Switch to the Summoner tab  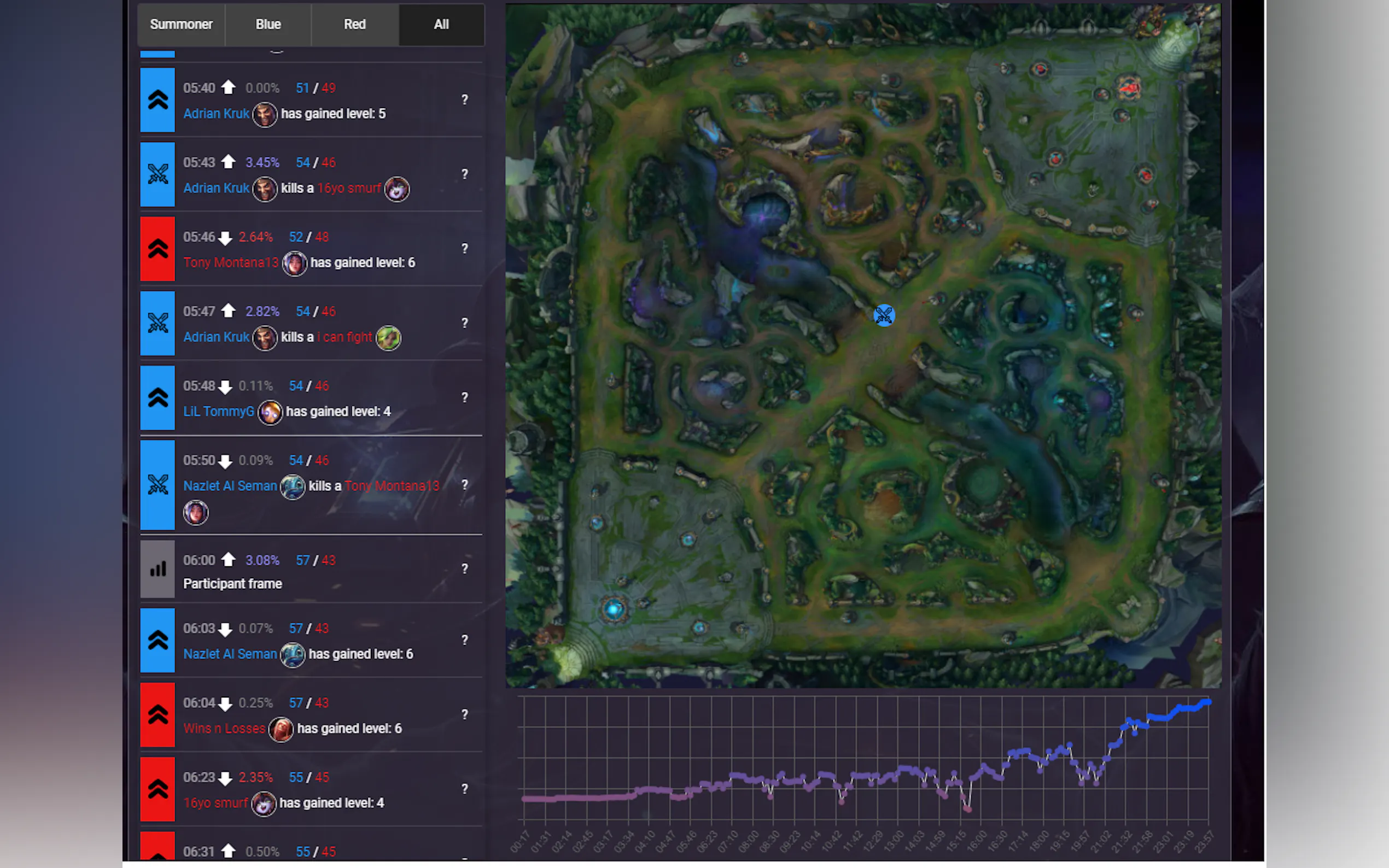click(181, 25)
